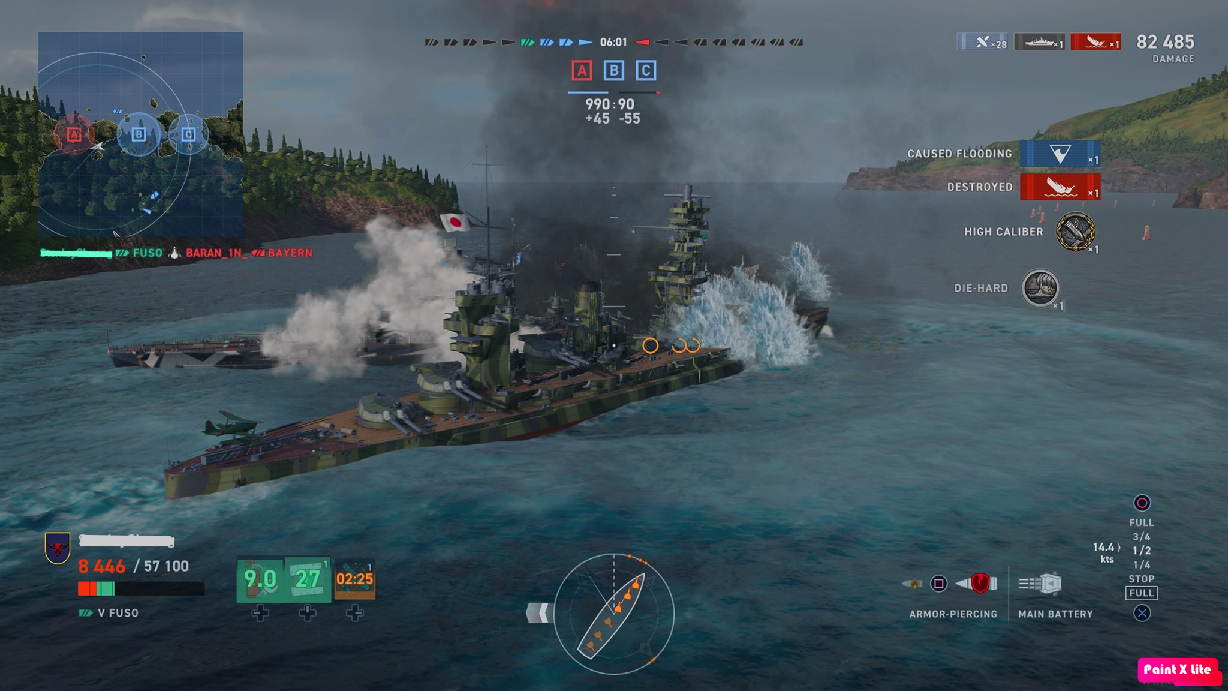The image size is (1228, 691).
Task: Use the Repair Party consumable showing 27
Action: (307, 579)
